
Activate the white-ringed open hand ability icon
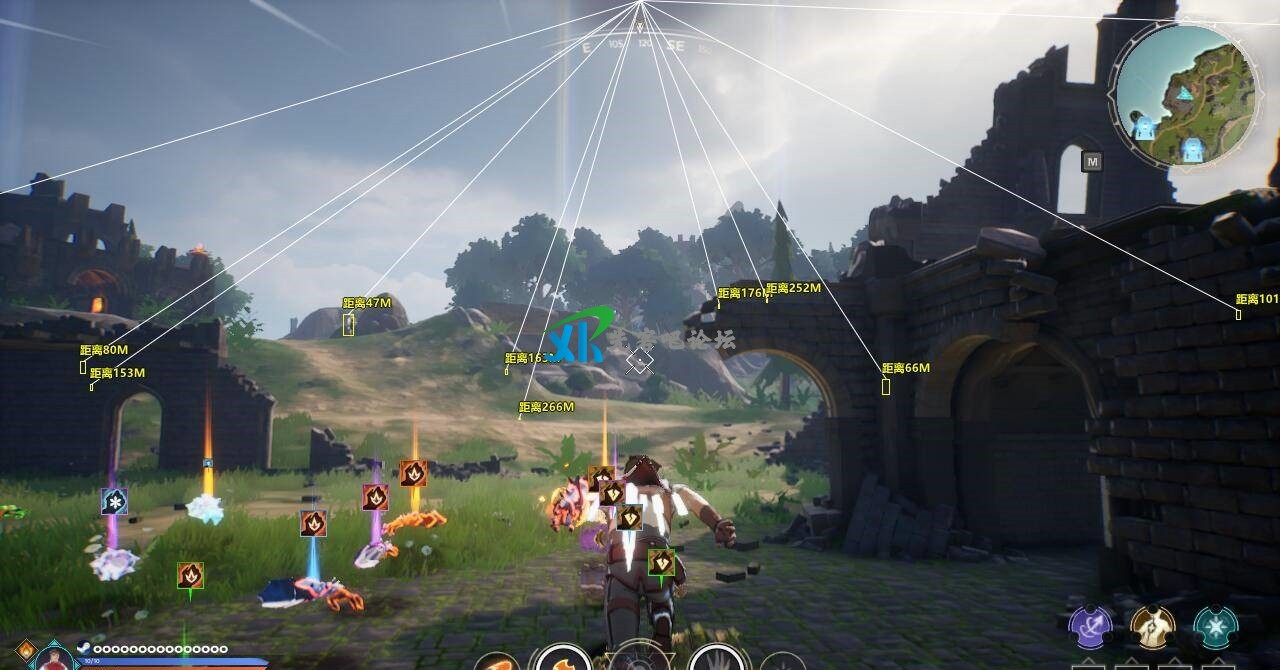(717, 660)
